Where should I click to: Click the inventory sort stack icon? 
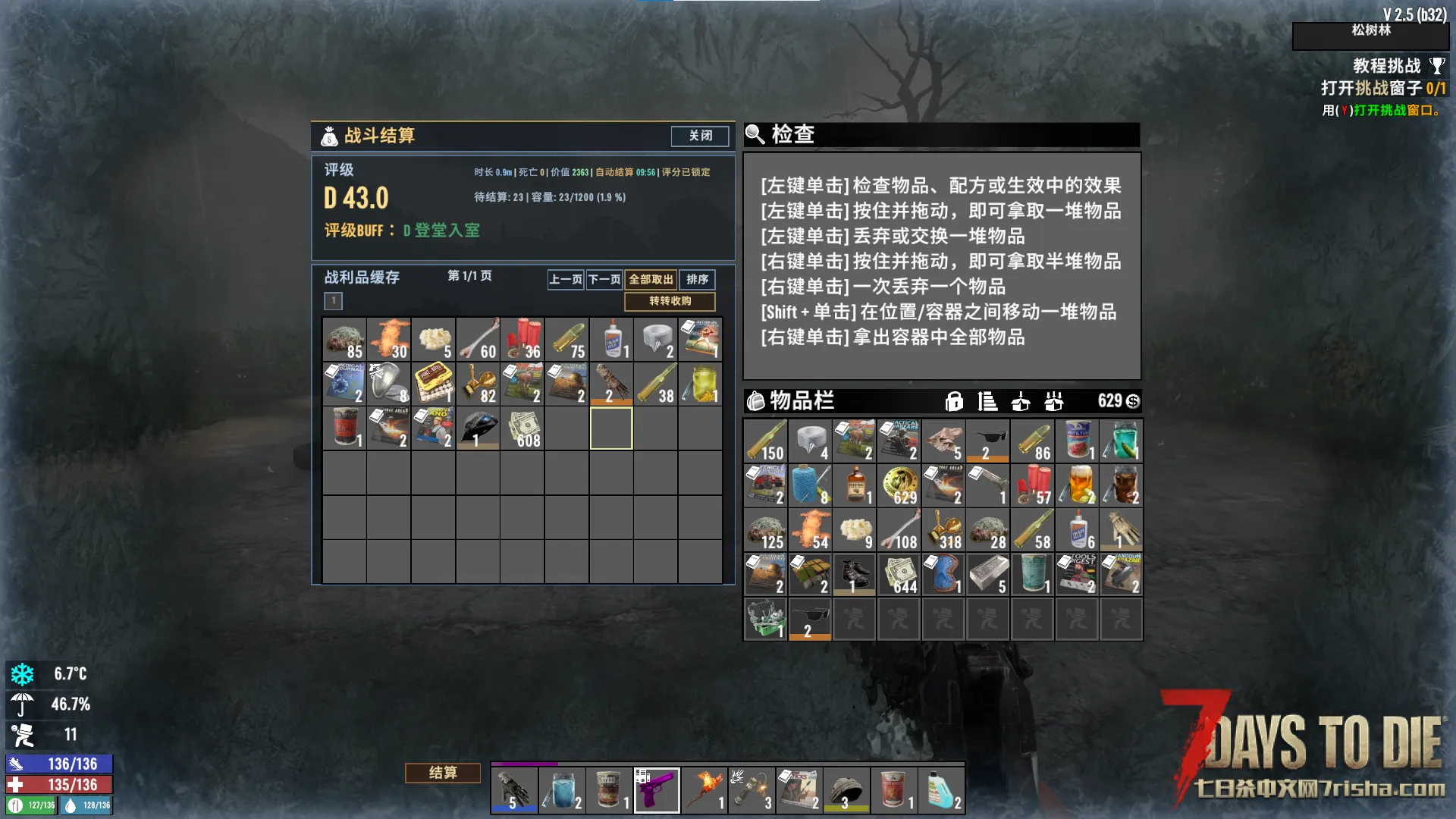pyautogui.click(x=987, y=401)
